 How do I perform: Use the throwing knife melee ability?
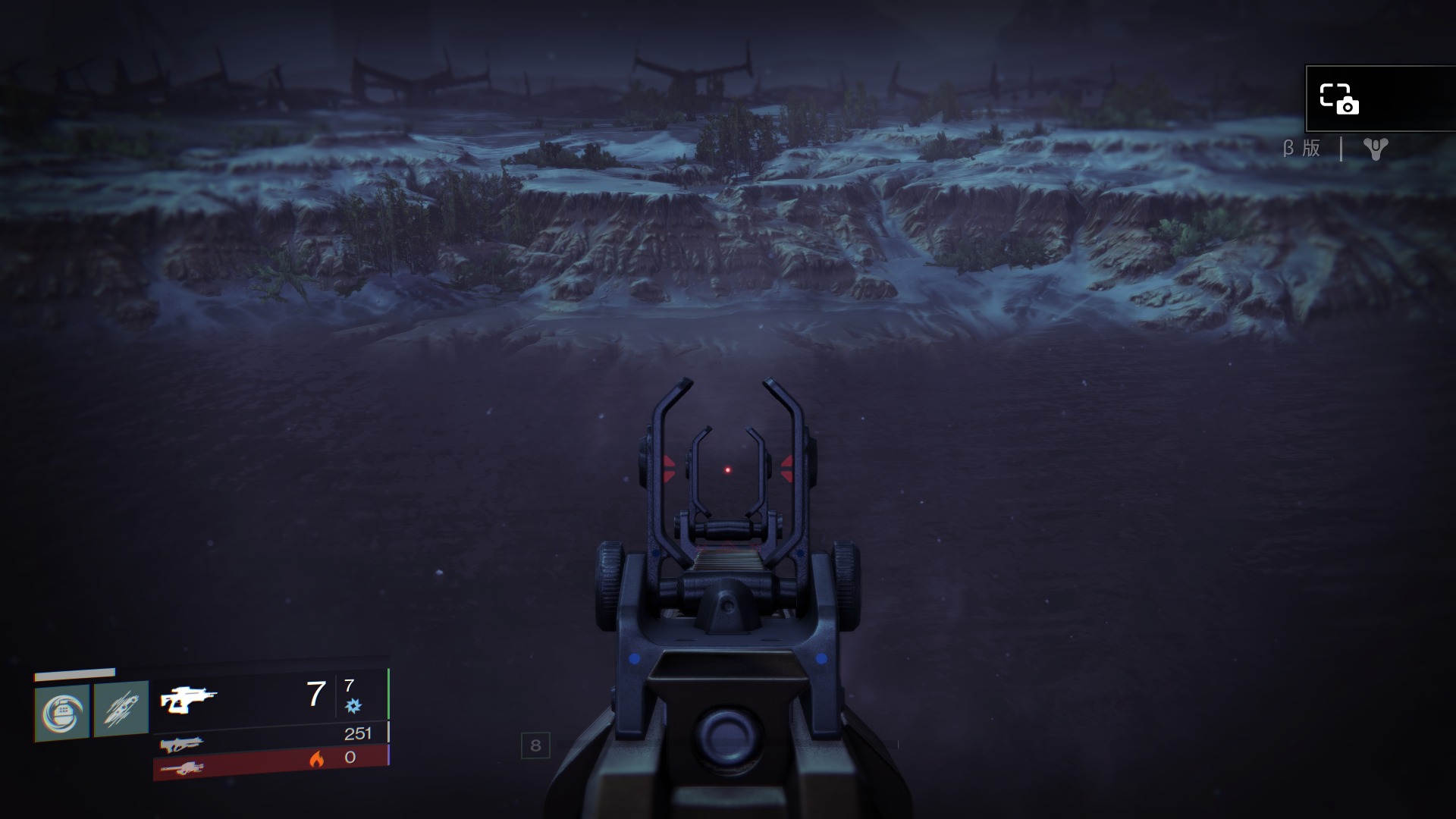pos(121,710)
